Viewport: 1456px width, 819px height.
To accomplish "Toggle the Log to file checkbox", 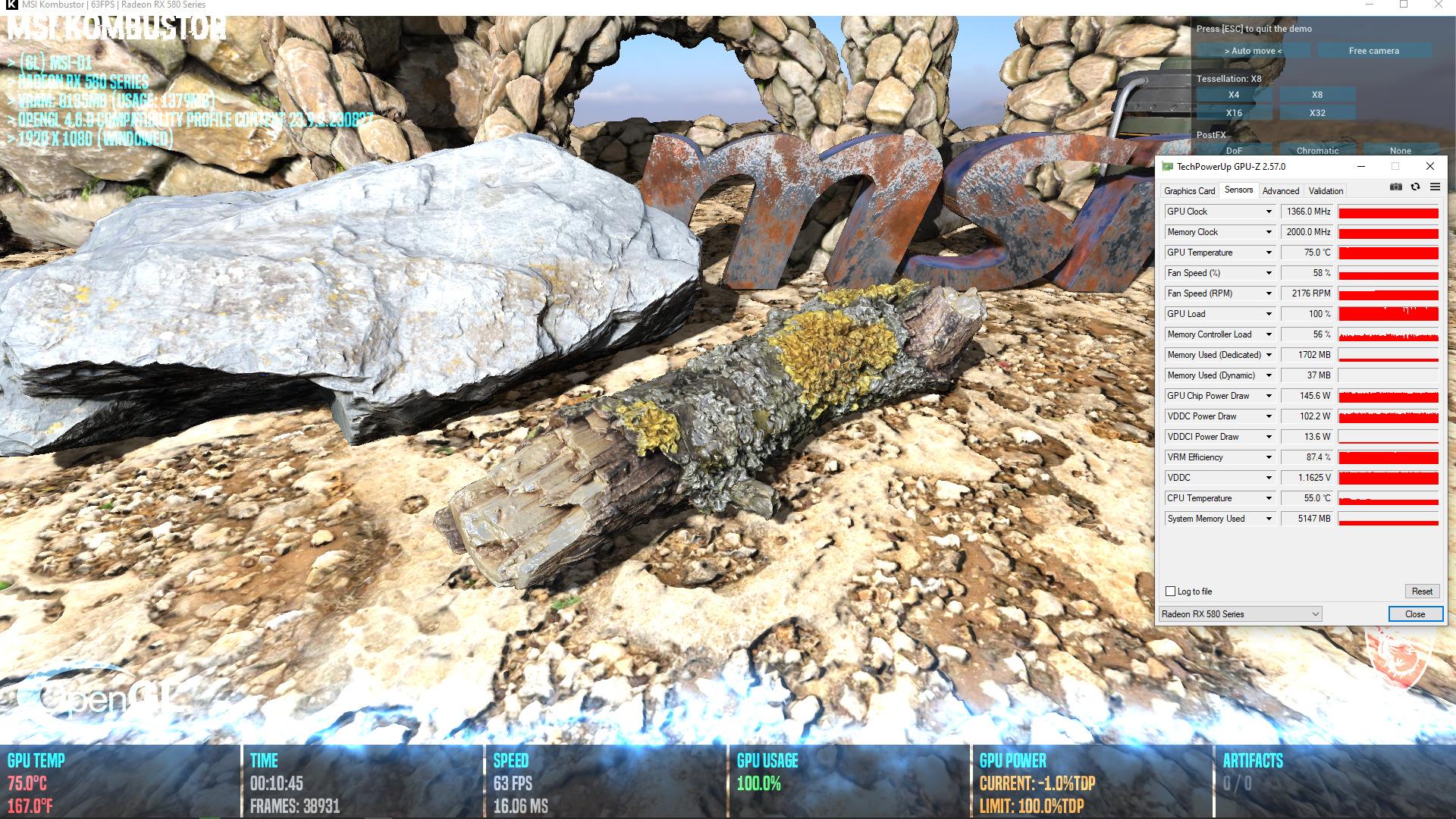I will (x=1171, y=591).
